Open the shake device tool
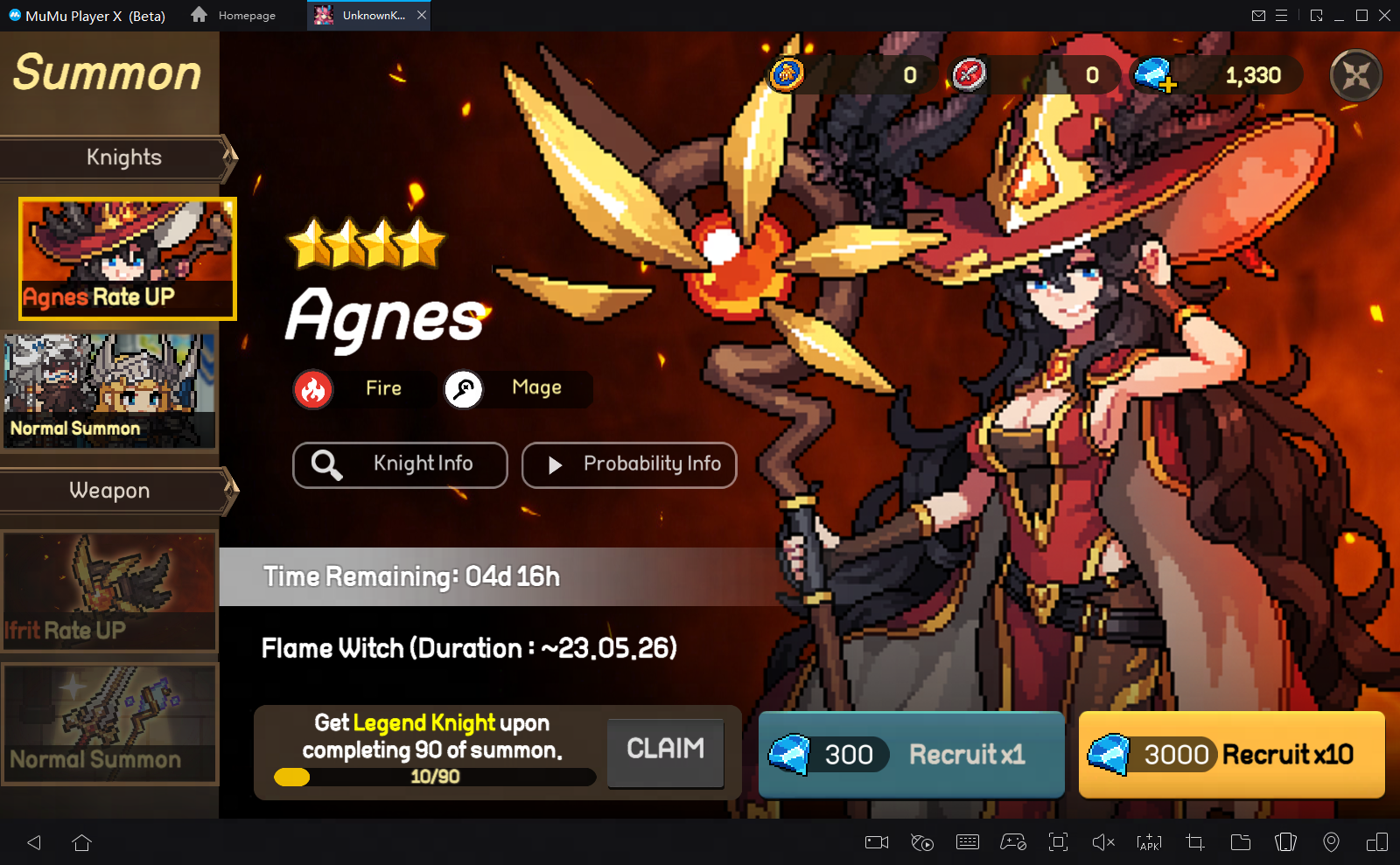 [x=1286, y=842]
